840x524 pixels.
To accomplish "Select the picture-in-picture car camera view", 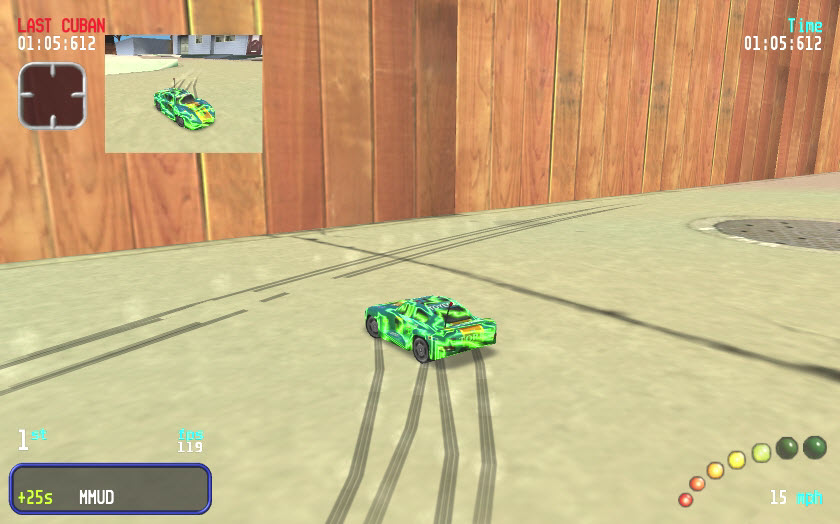I will [184, 94].
